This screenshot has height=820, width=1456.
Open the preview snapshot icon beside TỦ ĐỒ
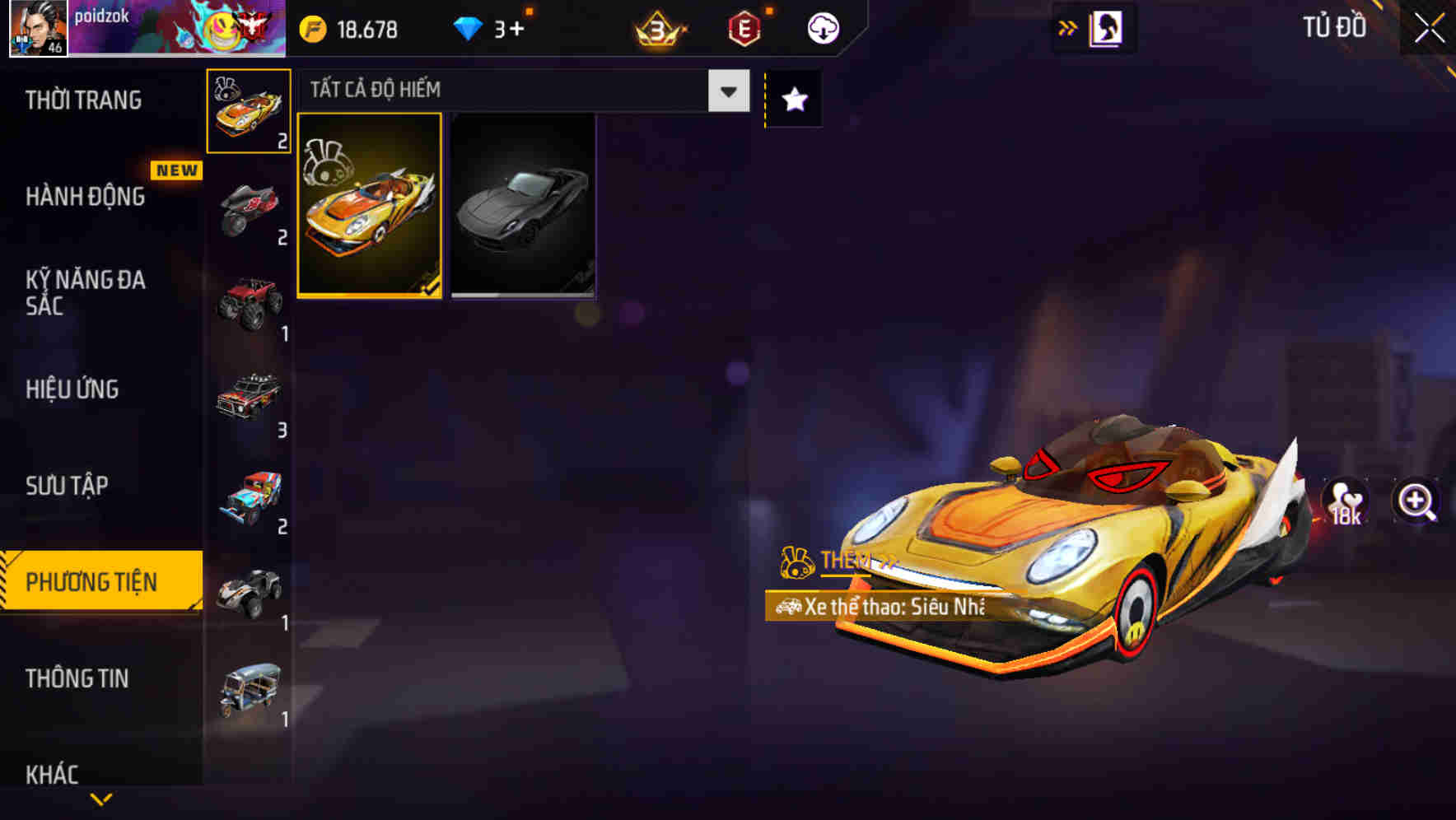(x=1105, y=27)
